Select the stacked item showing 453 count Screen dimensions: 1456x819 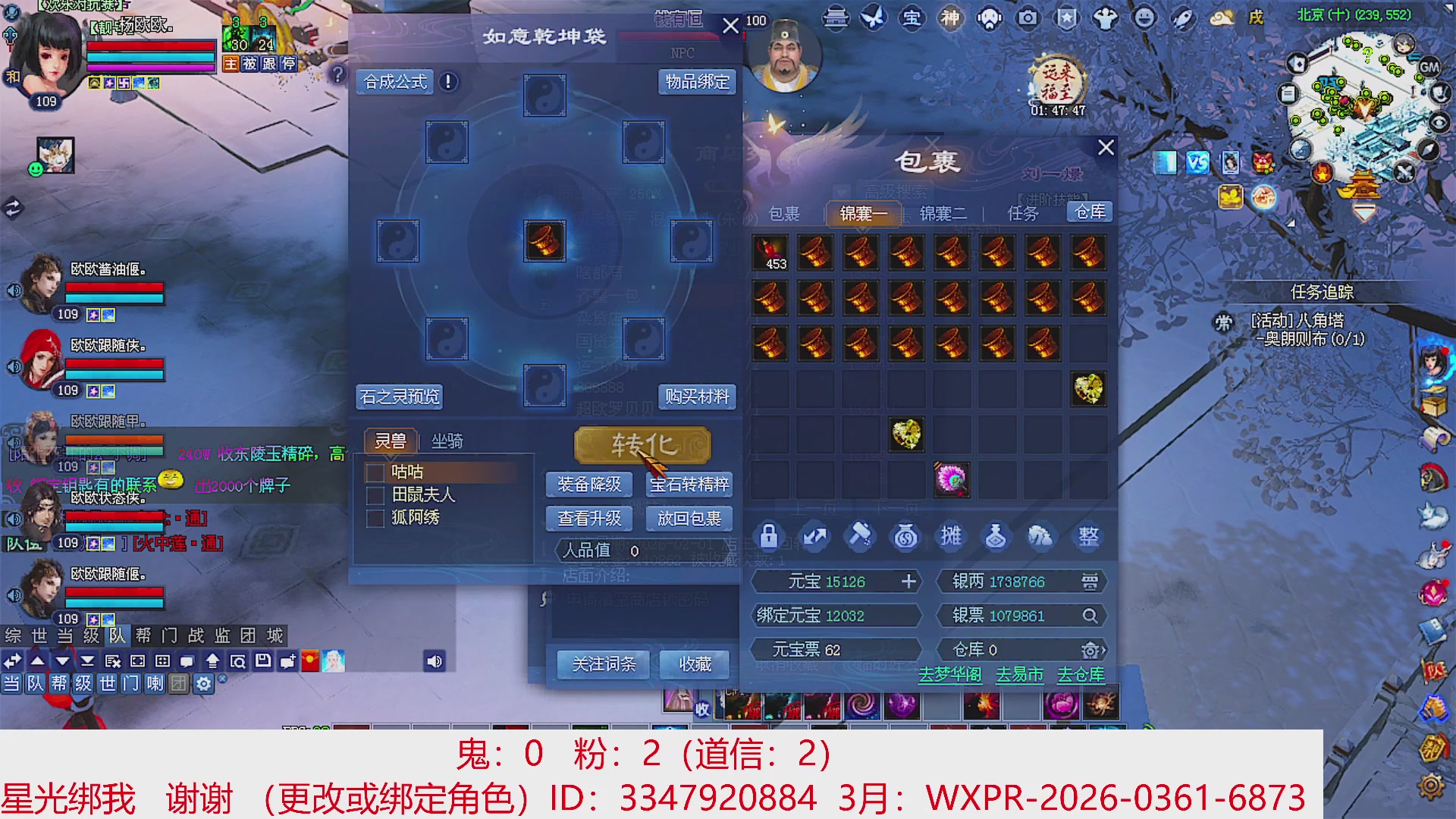(x=770, y=253)
